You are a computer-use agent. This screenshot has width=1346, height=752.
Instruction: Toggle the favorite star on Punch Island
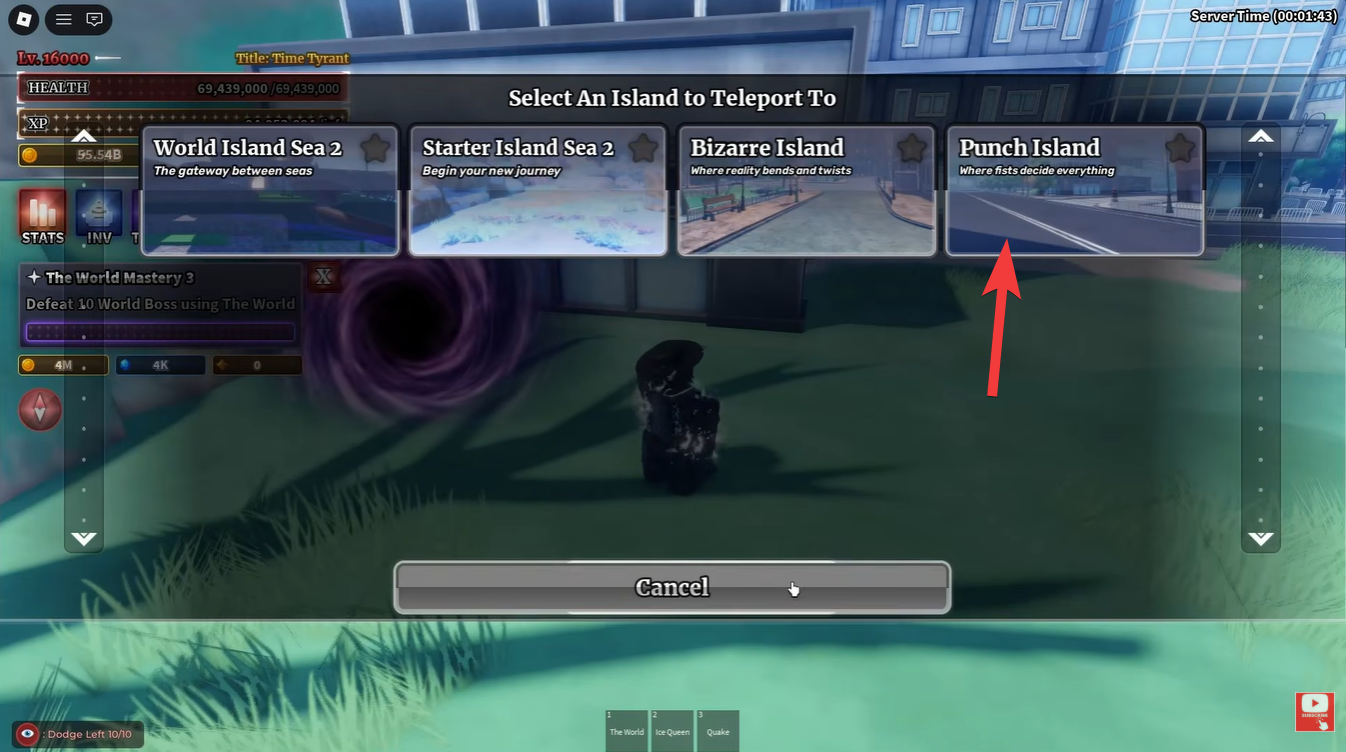coord(1178,147)
